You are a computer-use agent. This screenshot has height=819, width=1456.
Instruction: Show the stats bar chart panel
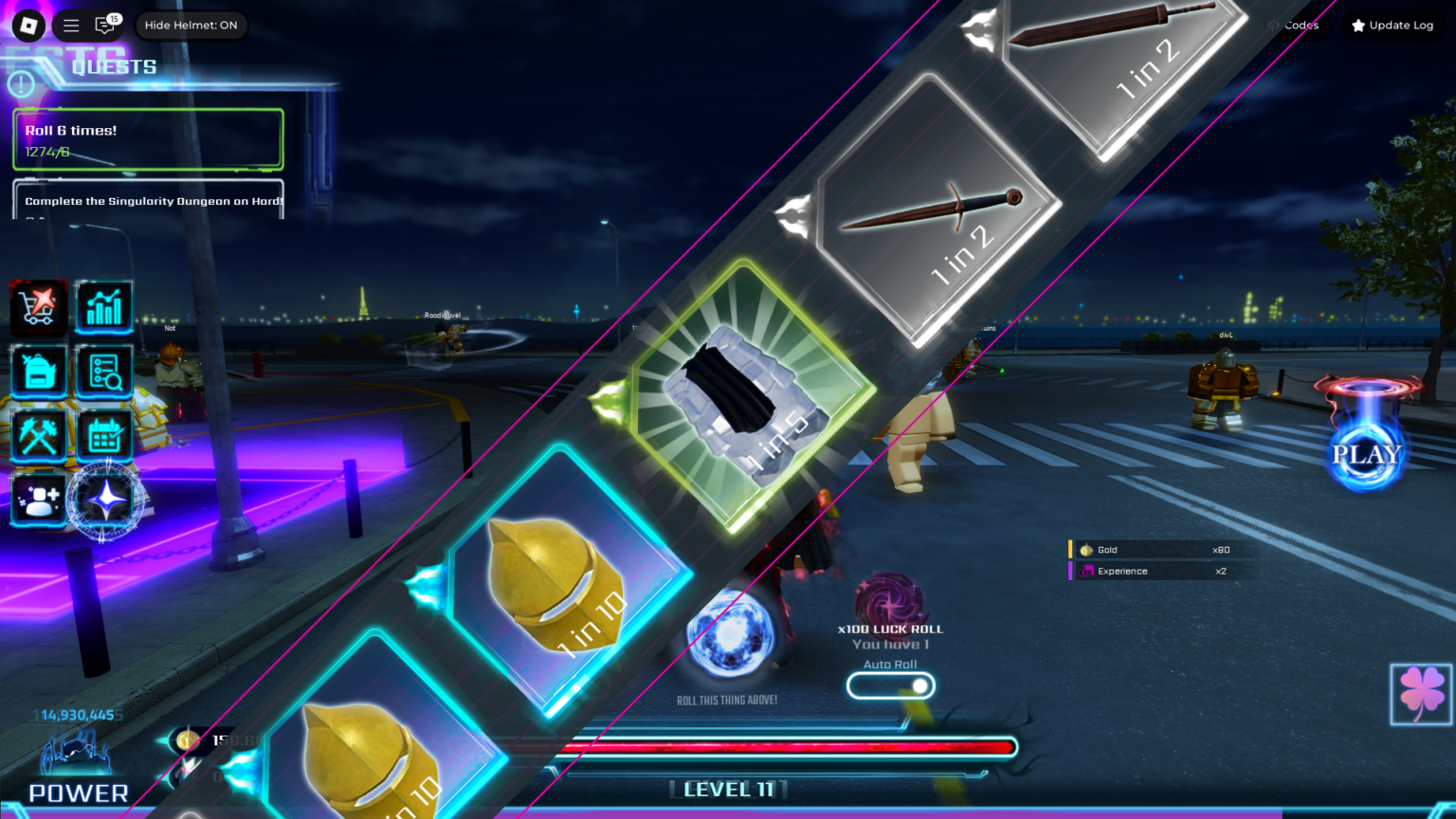(104, 306)
